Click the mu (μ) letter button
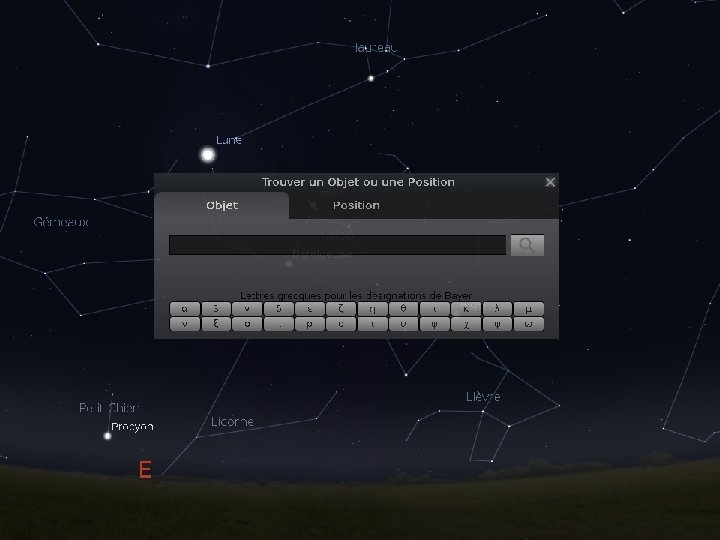Image resolution: width=720 pixels, height=540 pixels. tap(528, 308)
